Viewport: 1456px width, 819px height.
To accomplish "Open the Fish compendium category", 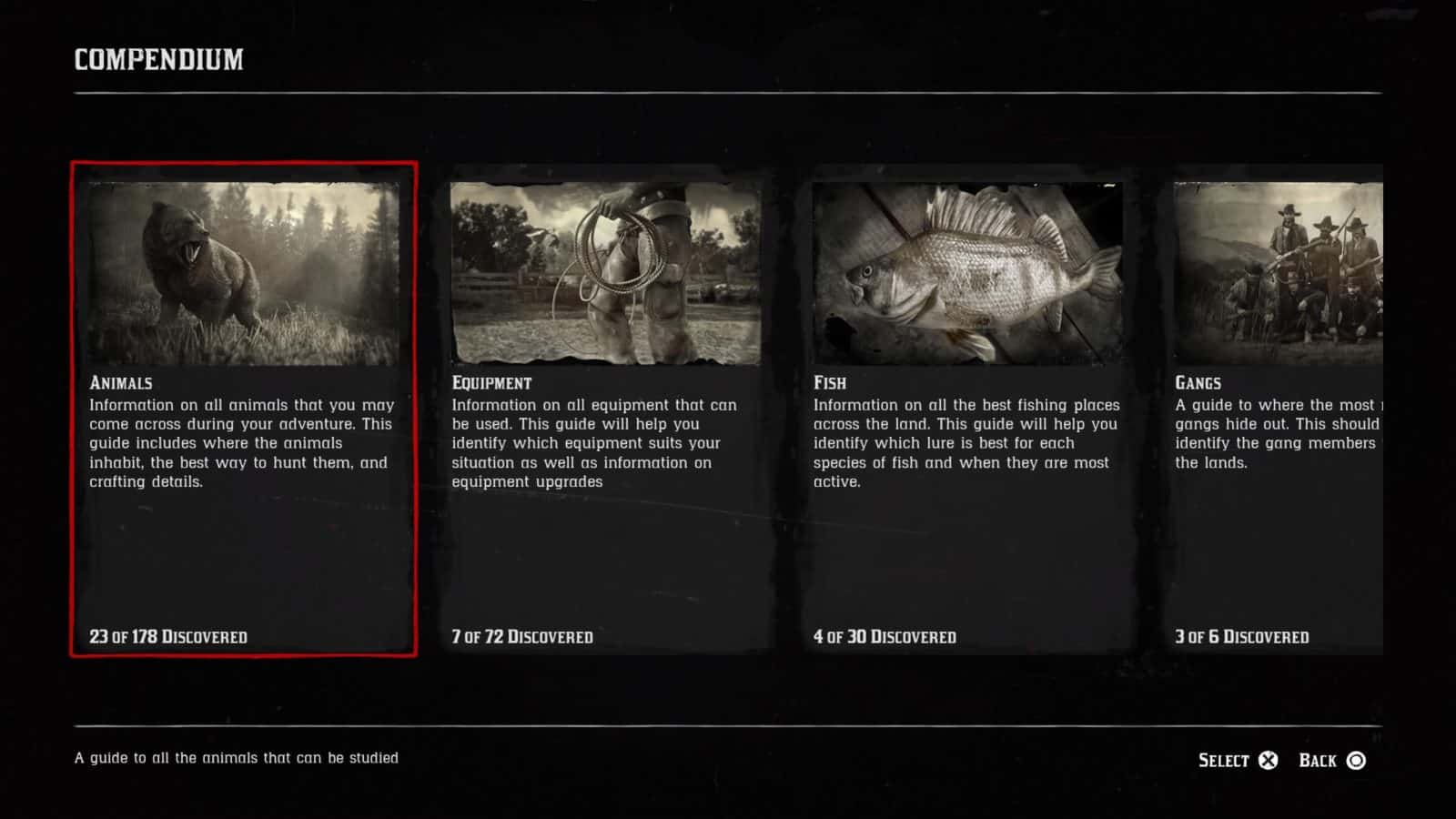I will 966,409.
